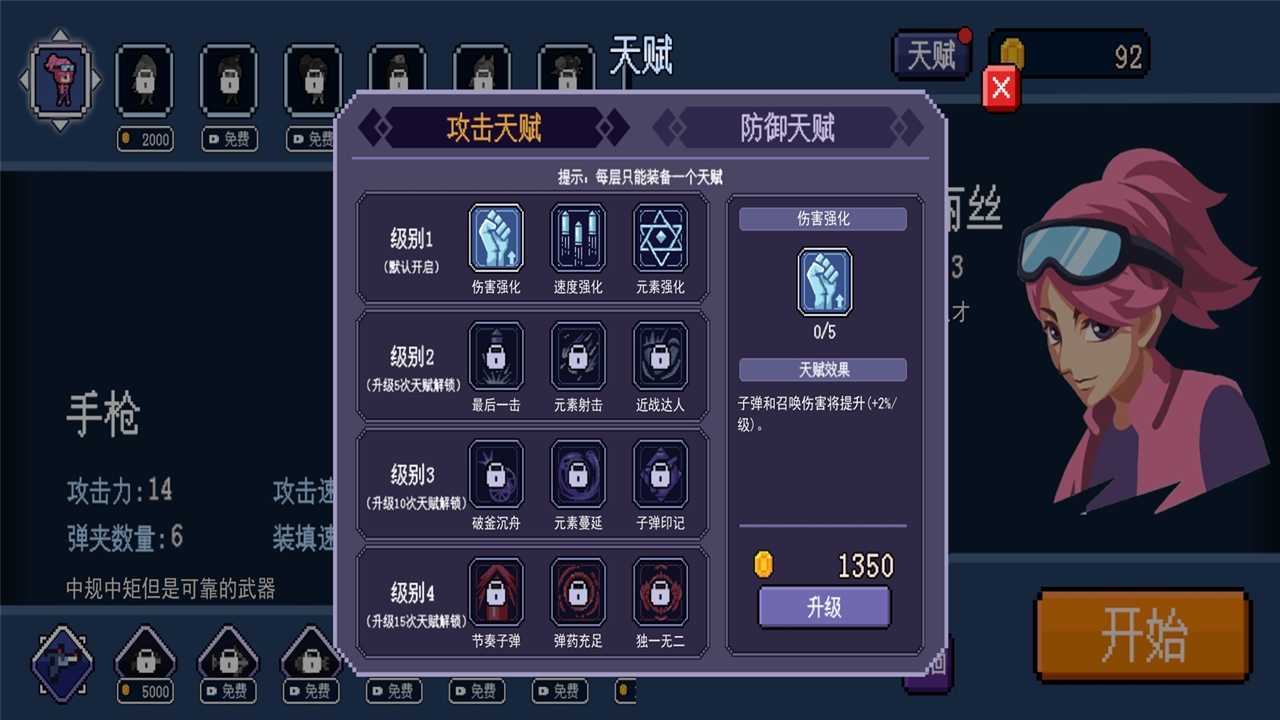Select the first character portrait in top row
The height and width of the screenshot is (720, 1280).
(x=62, y=80)
